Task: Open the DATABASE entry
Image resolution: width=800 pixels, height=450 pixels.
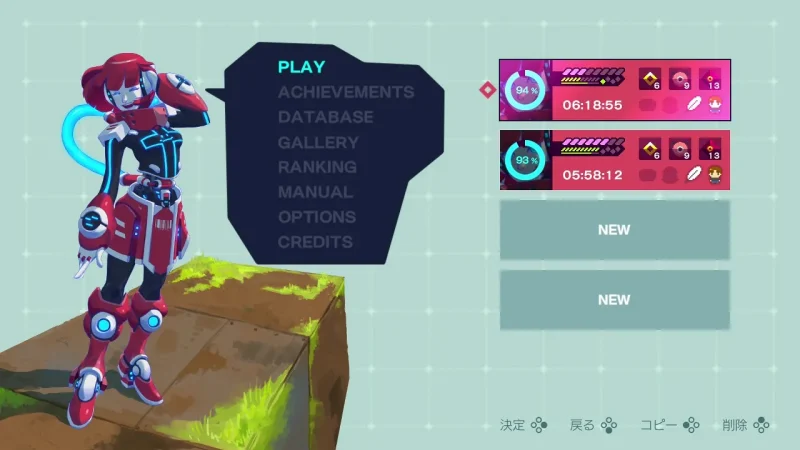Action: tap(325, 117)
